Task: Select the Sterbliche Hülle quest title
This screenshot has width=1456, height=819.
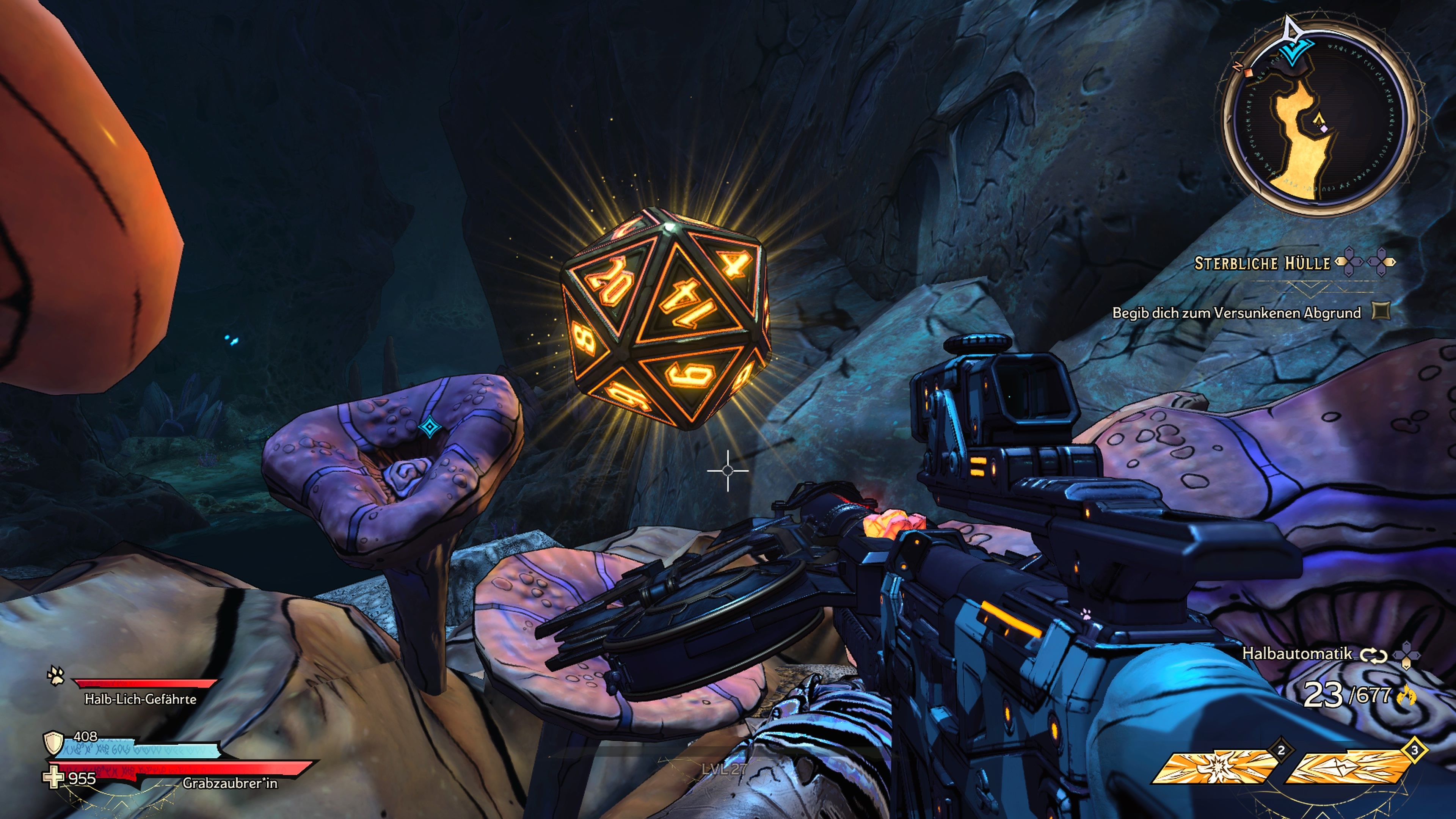Action: 1261,264
